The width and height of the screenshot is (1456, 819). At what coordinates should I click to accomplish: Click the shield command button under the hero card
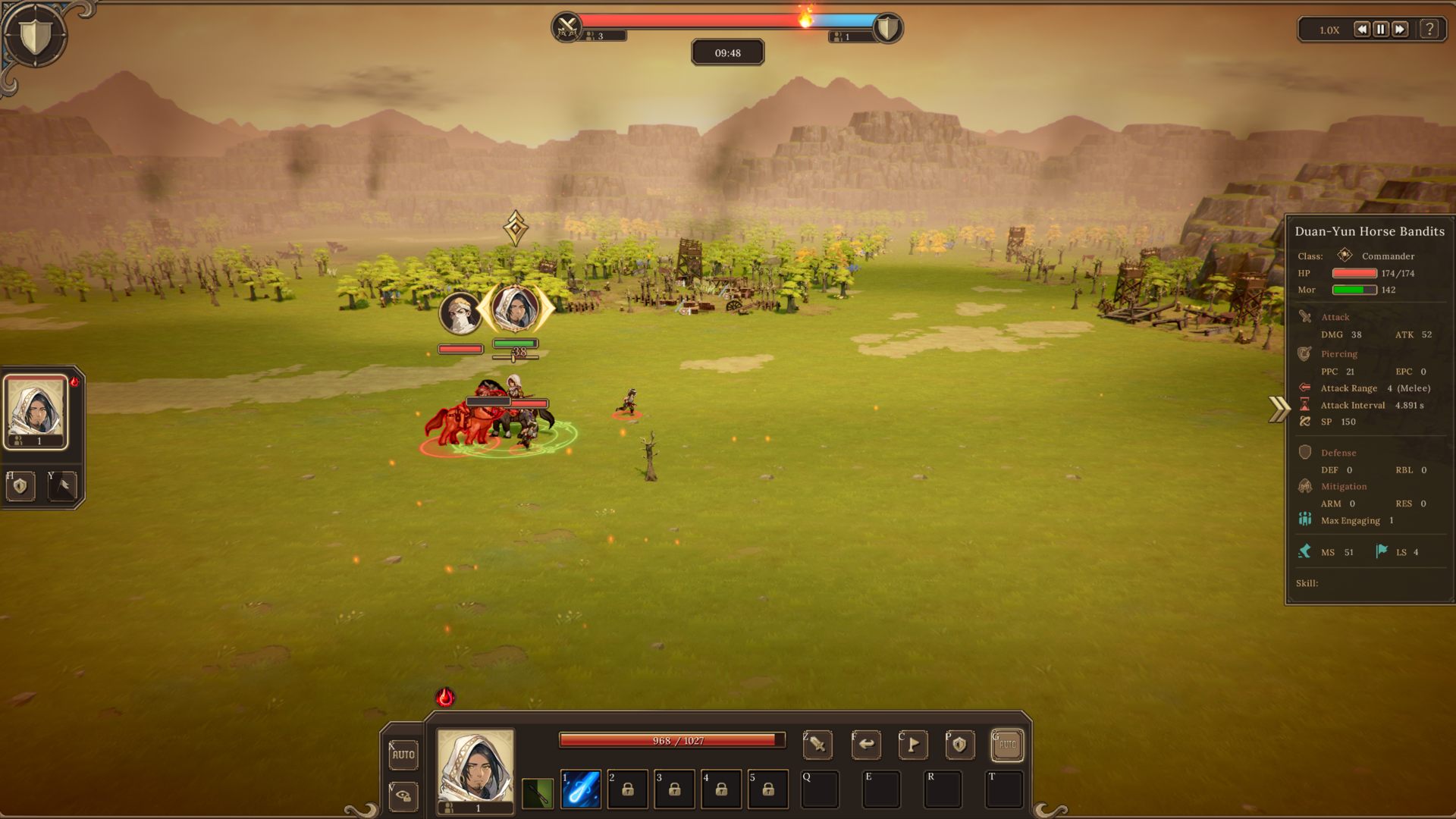coord(20,486)
